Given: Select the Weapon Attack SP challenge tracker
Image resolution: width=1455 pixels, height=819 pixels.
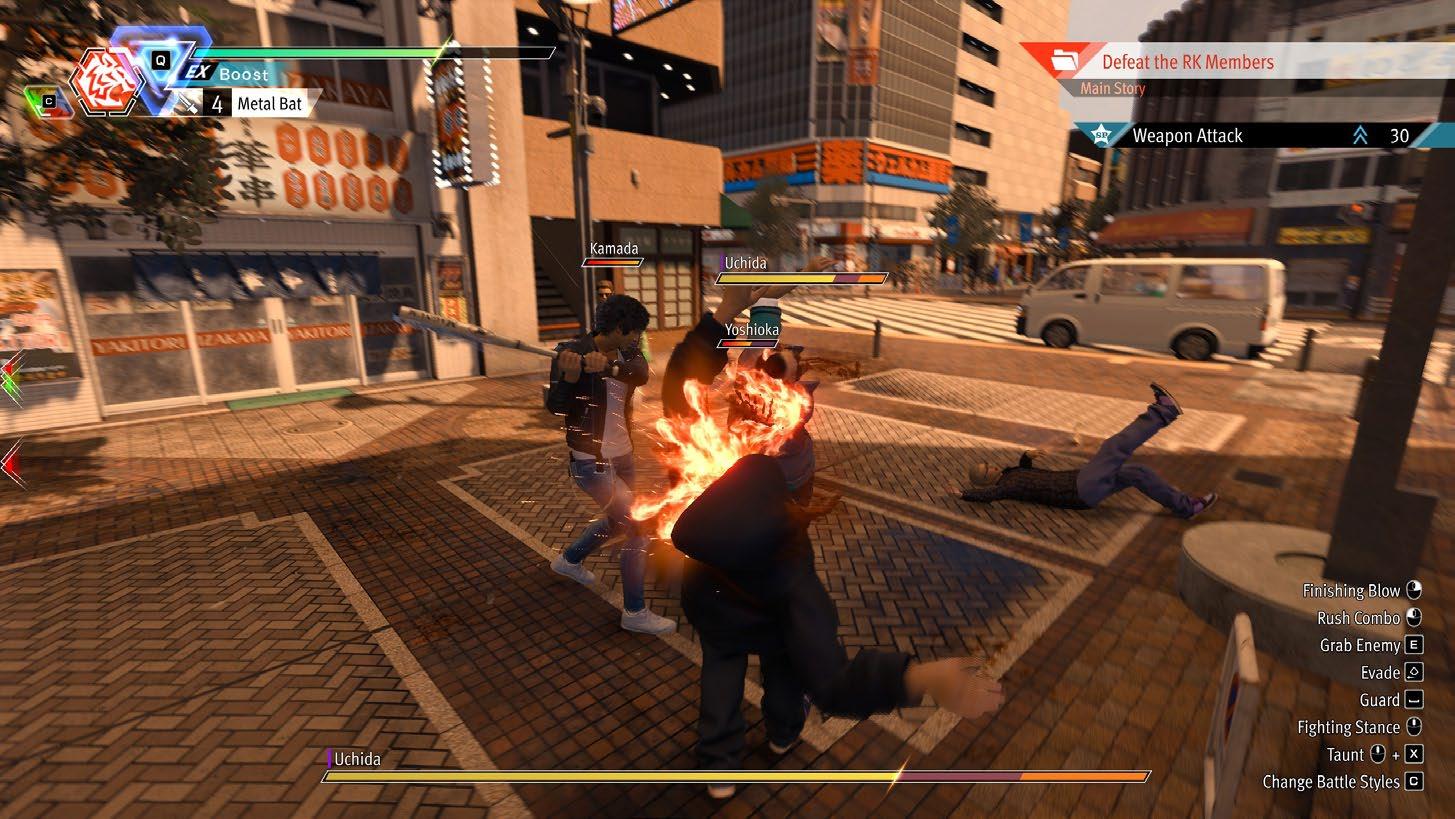Looking at the screenshot, I should [x=1187, y=136].
